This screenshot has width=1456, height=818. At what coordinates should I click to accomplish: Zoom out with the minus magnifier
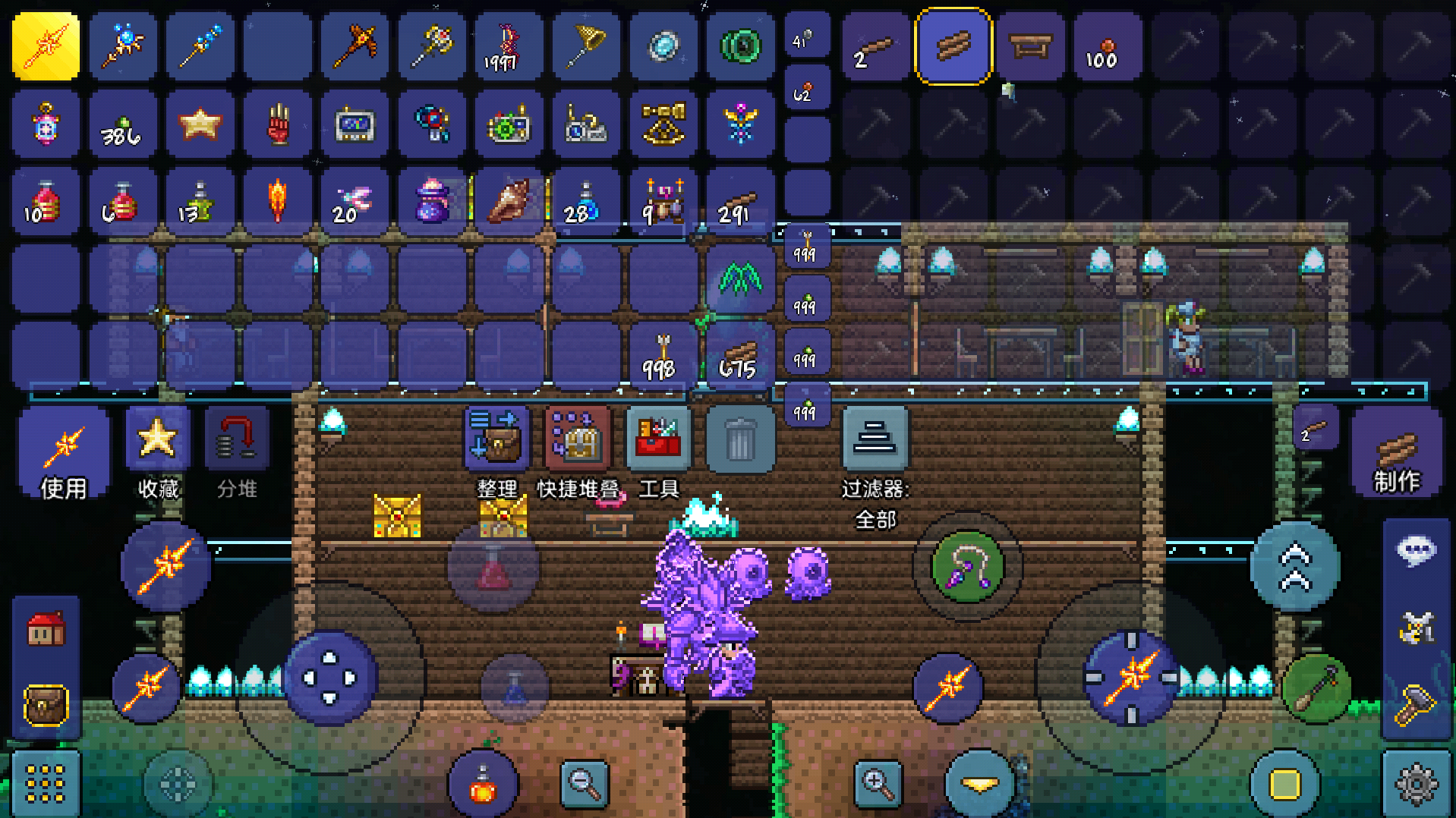(584, 782)
